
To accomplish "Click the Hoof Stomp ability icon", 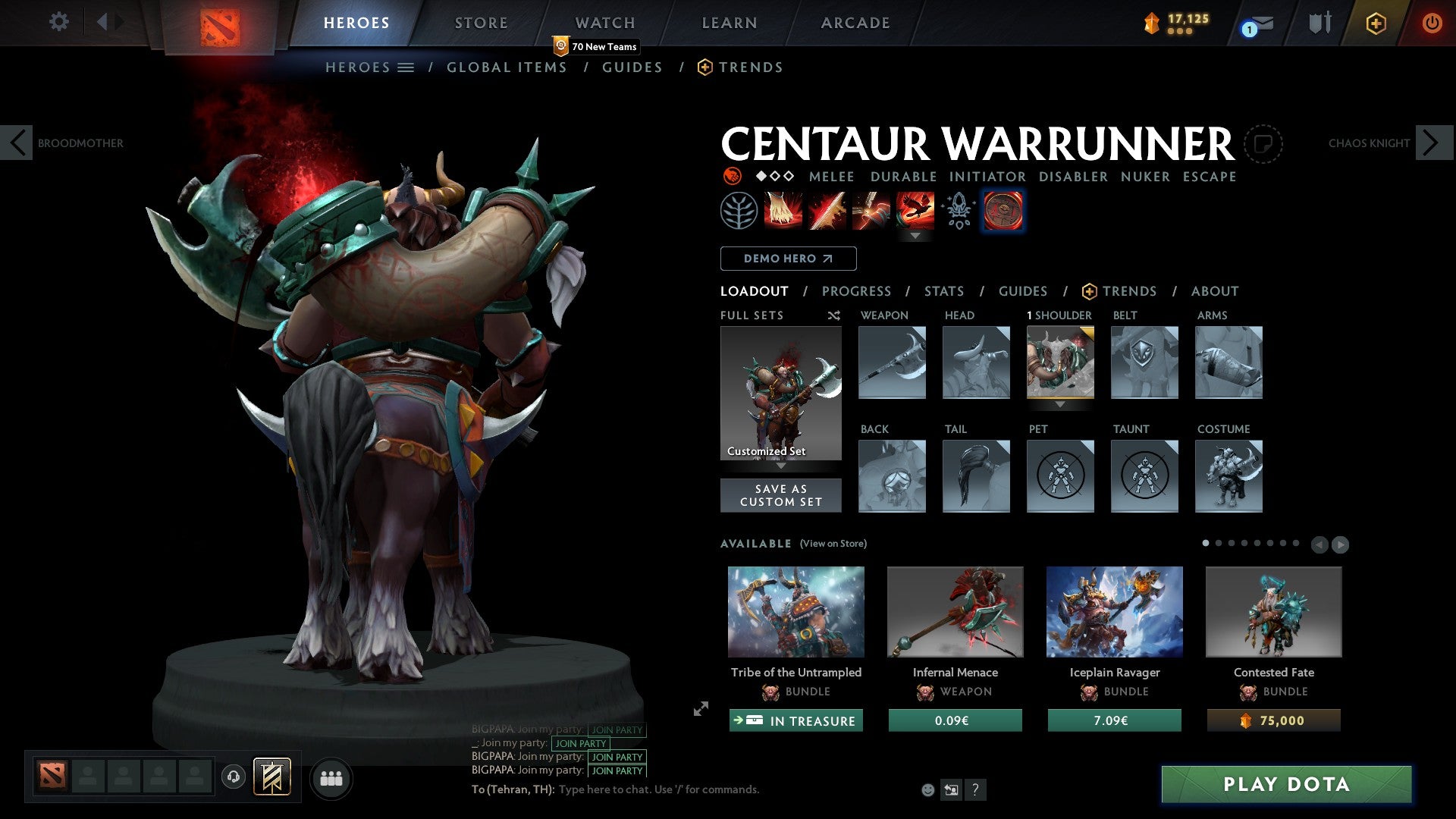I will pyautogui.click(x=782, y=210).
